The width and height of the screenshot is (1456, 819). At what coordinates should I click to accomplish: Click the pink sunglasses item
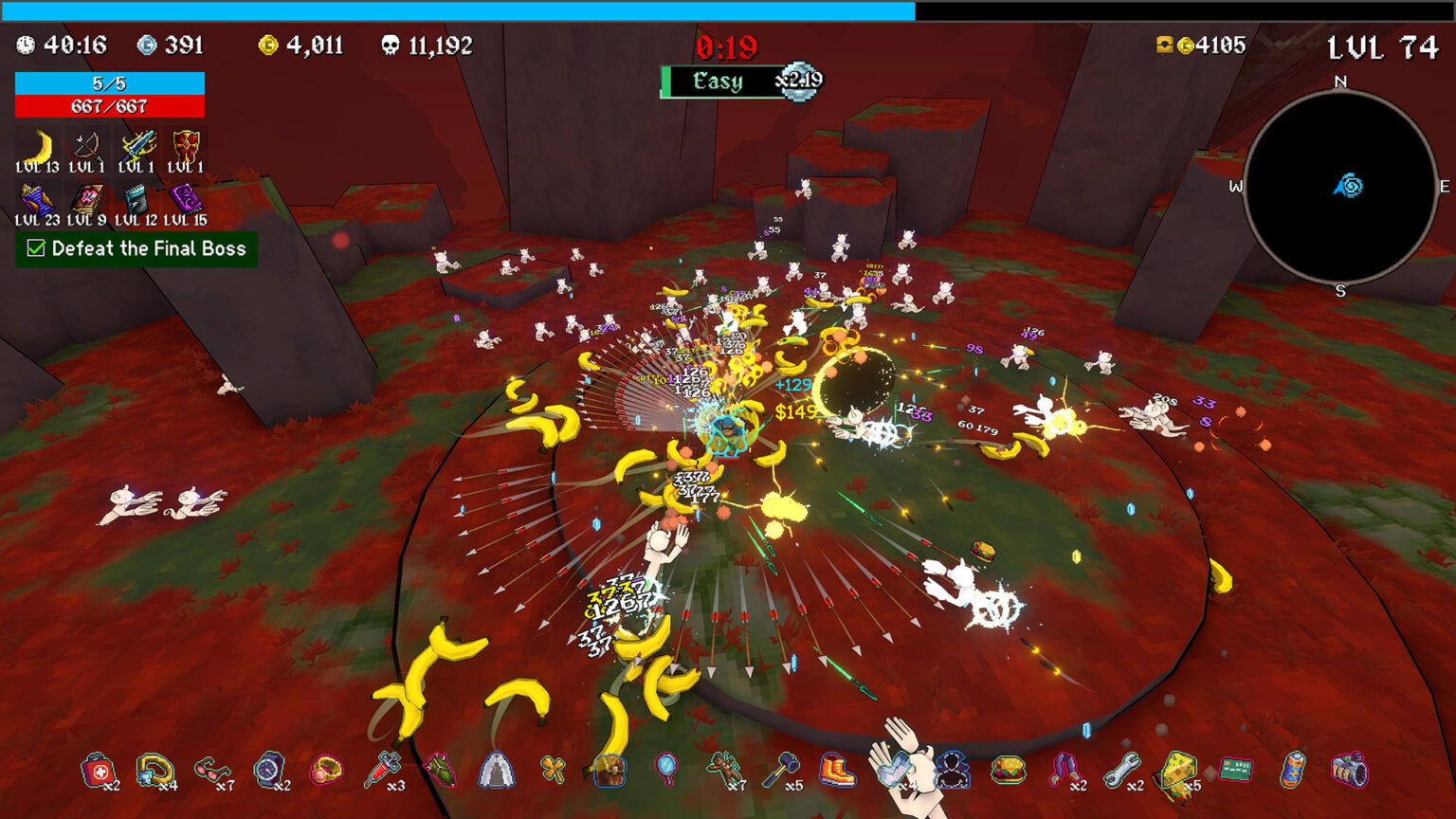coord(211,771)
